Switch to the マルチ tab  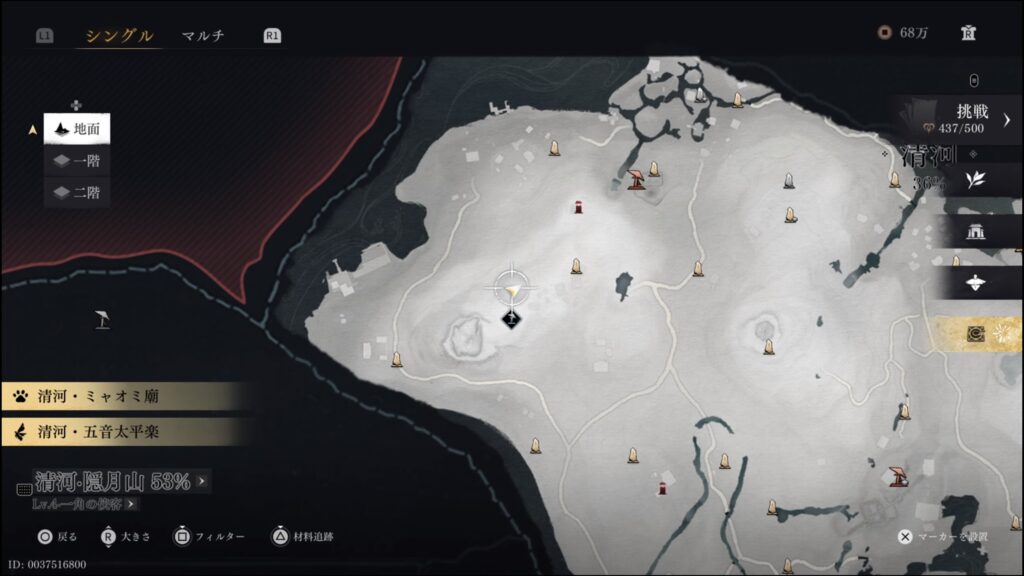click(x=203, y=36)
